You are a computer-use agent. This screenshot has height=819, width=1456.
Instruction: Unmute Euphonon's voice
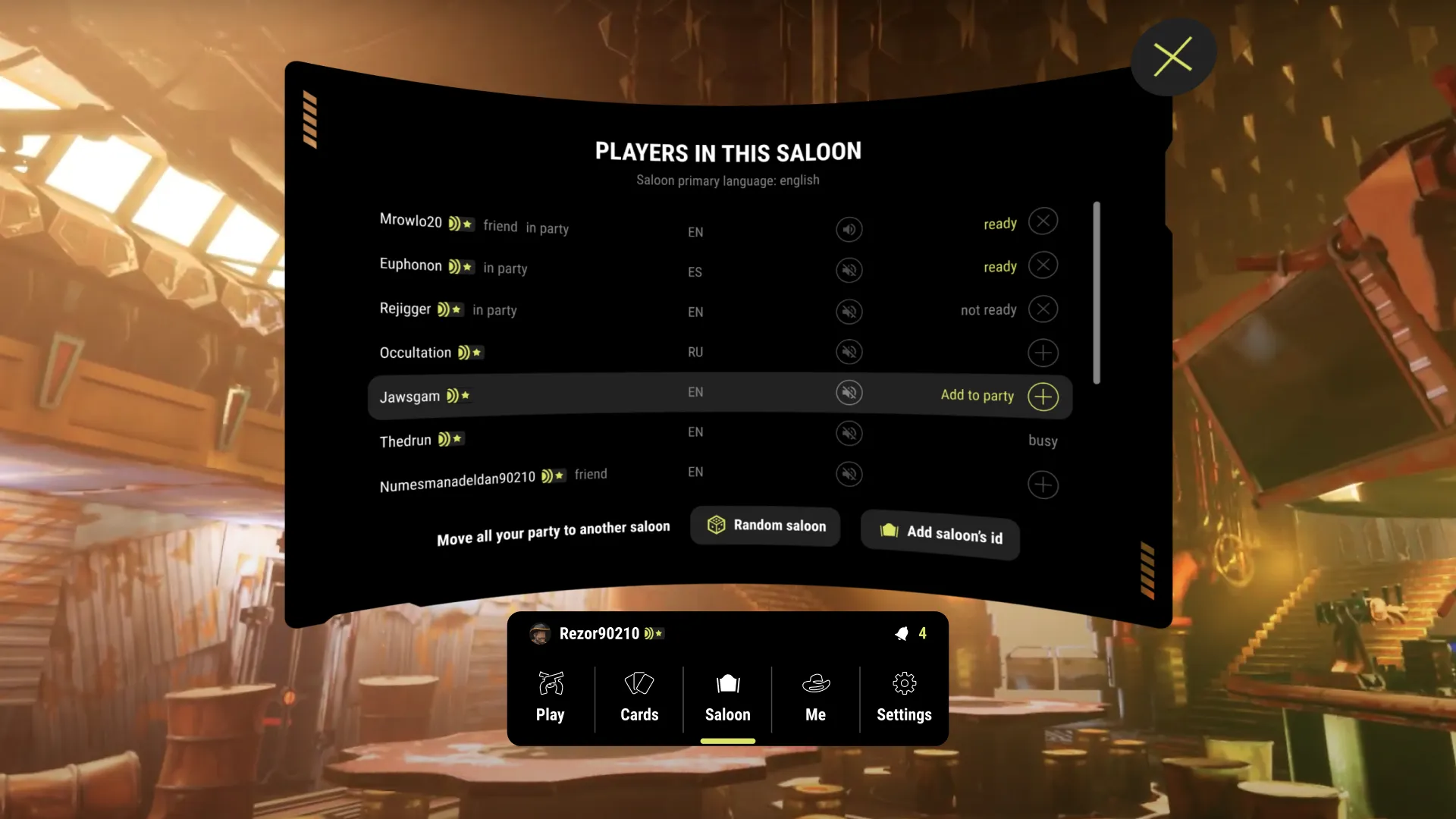pos(849,270)
